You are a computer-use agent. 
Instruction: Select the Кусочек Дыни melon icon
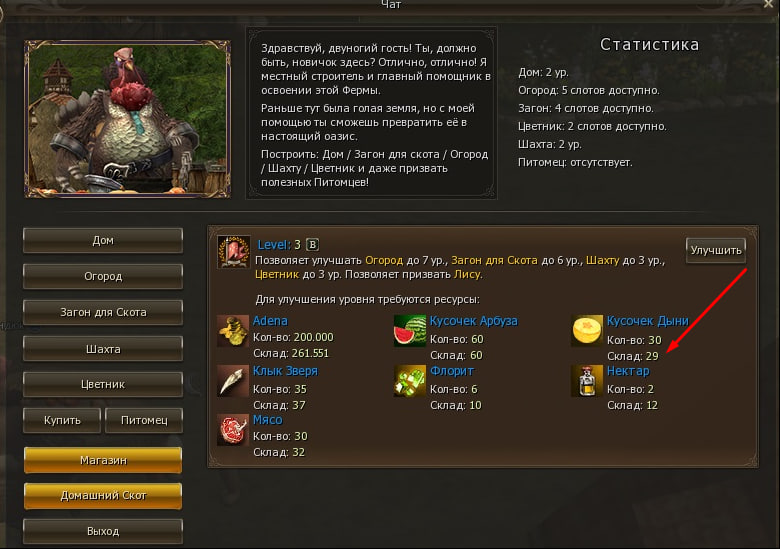pyautogui.click(x=587, y=330)
